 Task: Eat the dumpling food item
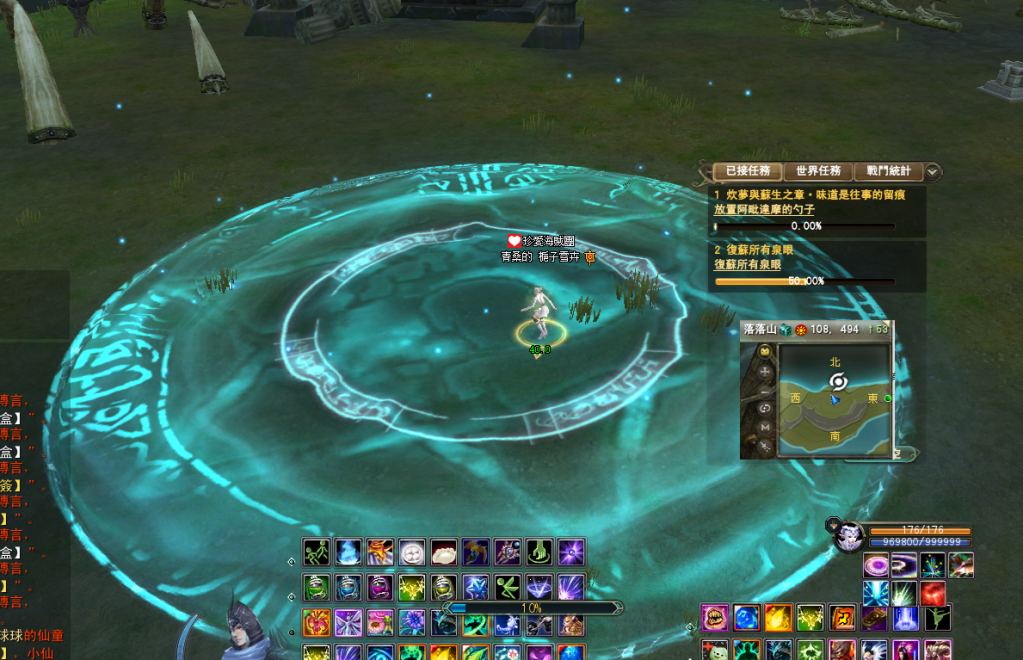point(444,552)
